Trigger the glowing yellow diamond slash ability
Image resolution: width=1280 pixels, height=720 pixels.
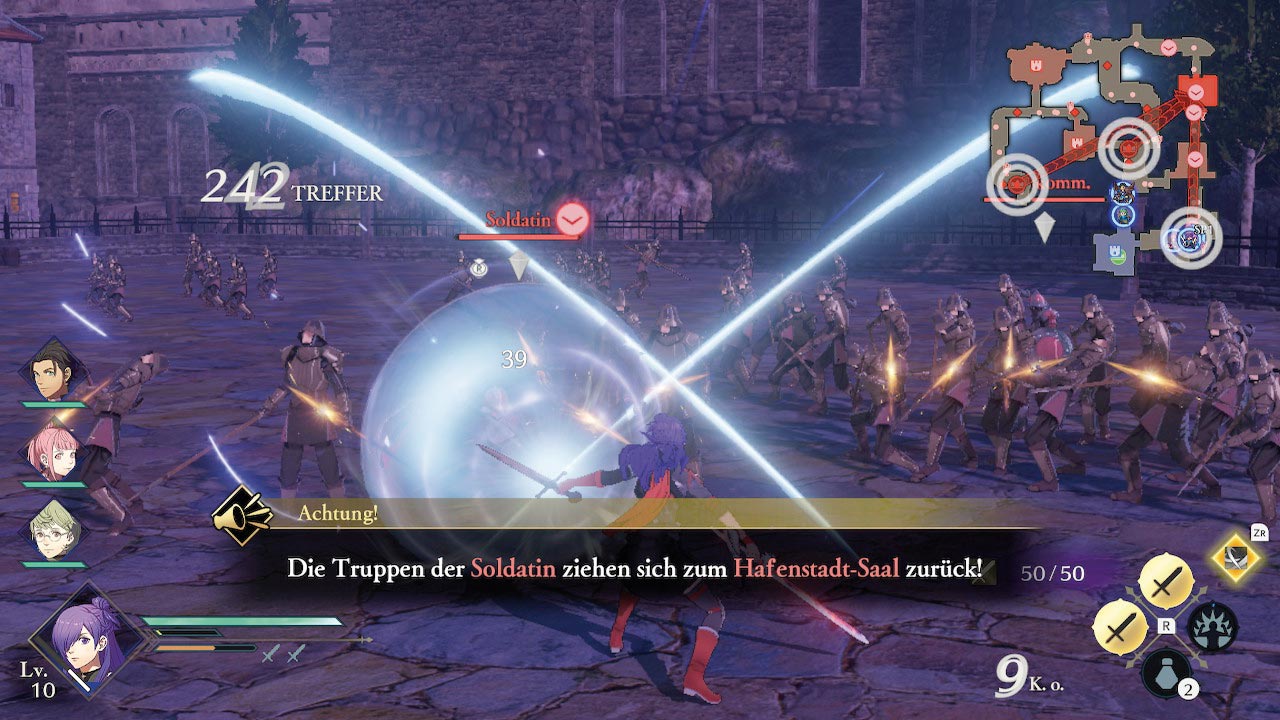1238,558
